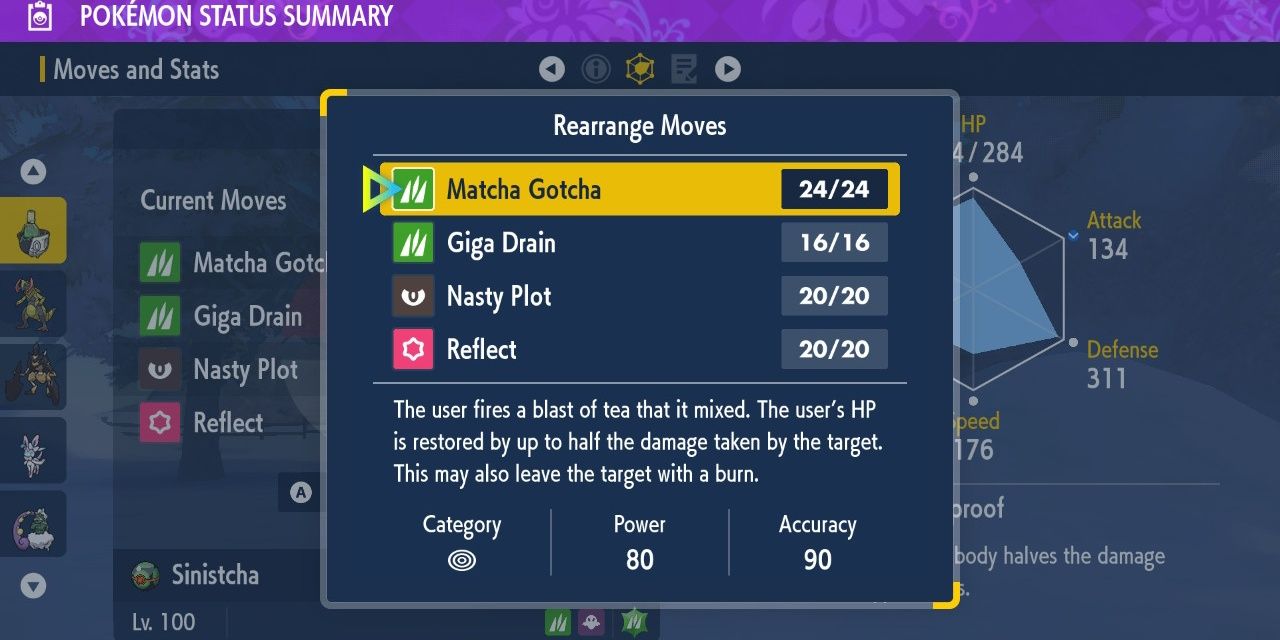Viewport: 1280px width, 640px height.
Task: Go to the next summary page arrow
Action: 728,69
